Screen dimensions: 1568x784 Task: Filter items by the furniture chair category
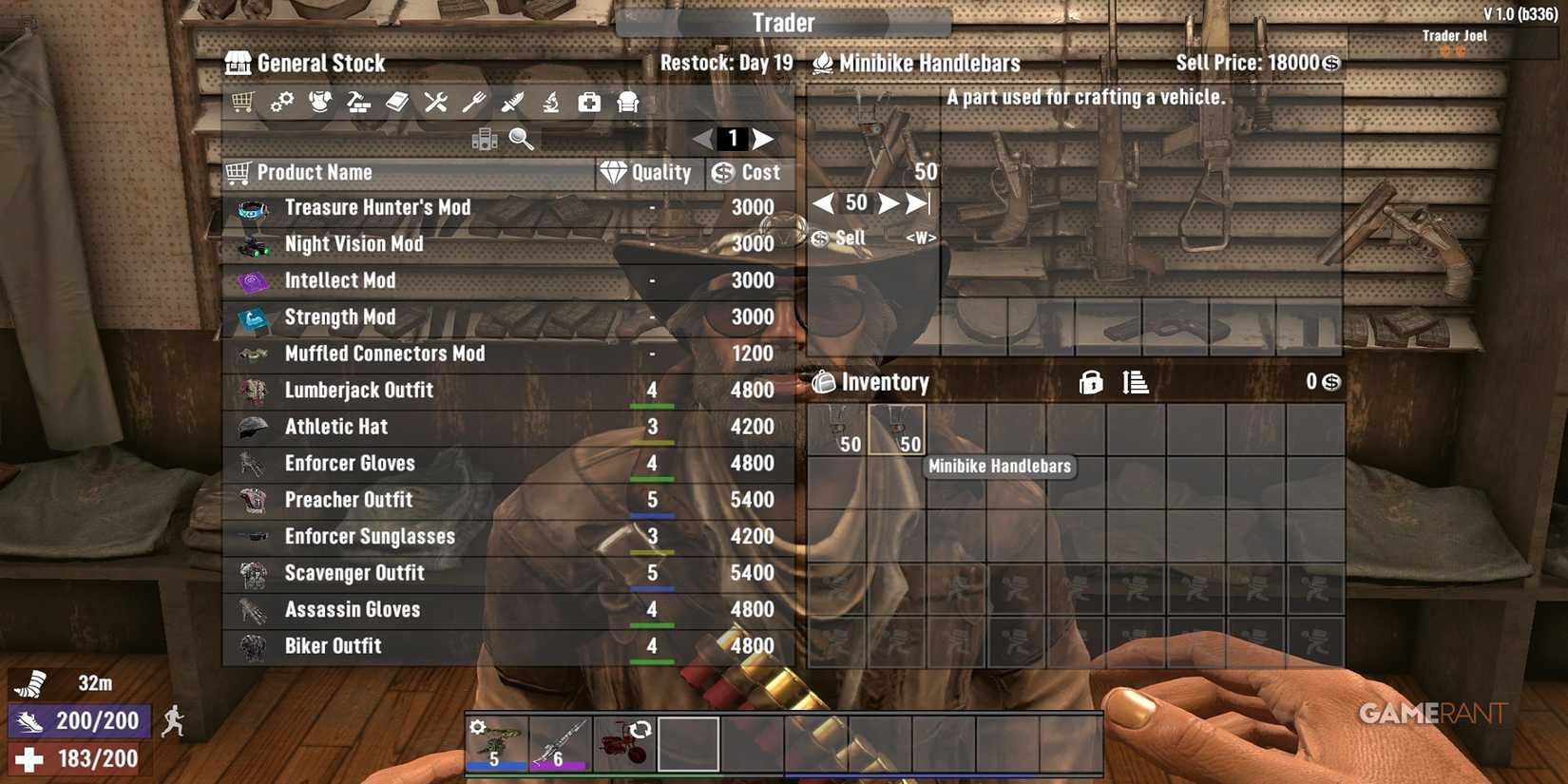tap(627, 102)
